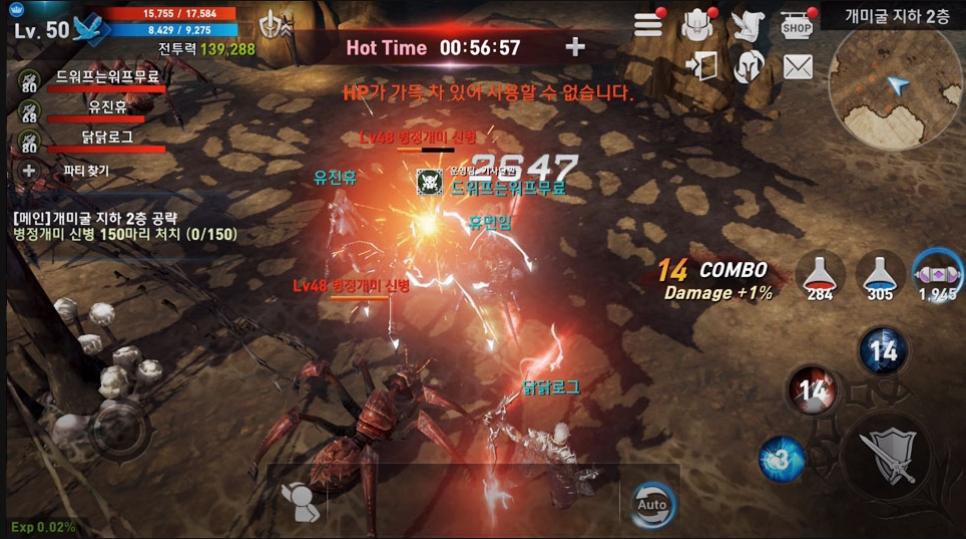966x539 pixels.
Task: Click the 파티 찾기 plus button
Action: click(30, 170)
